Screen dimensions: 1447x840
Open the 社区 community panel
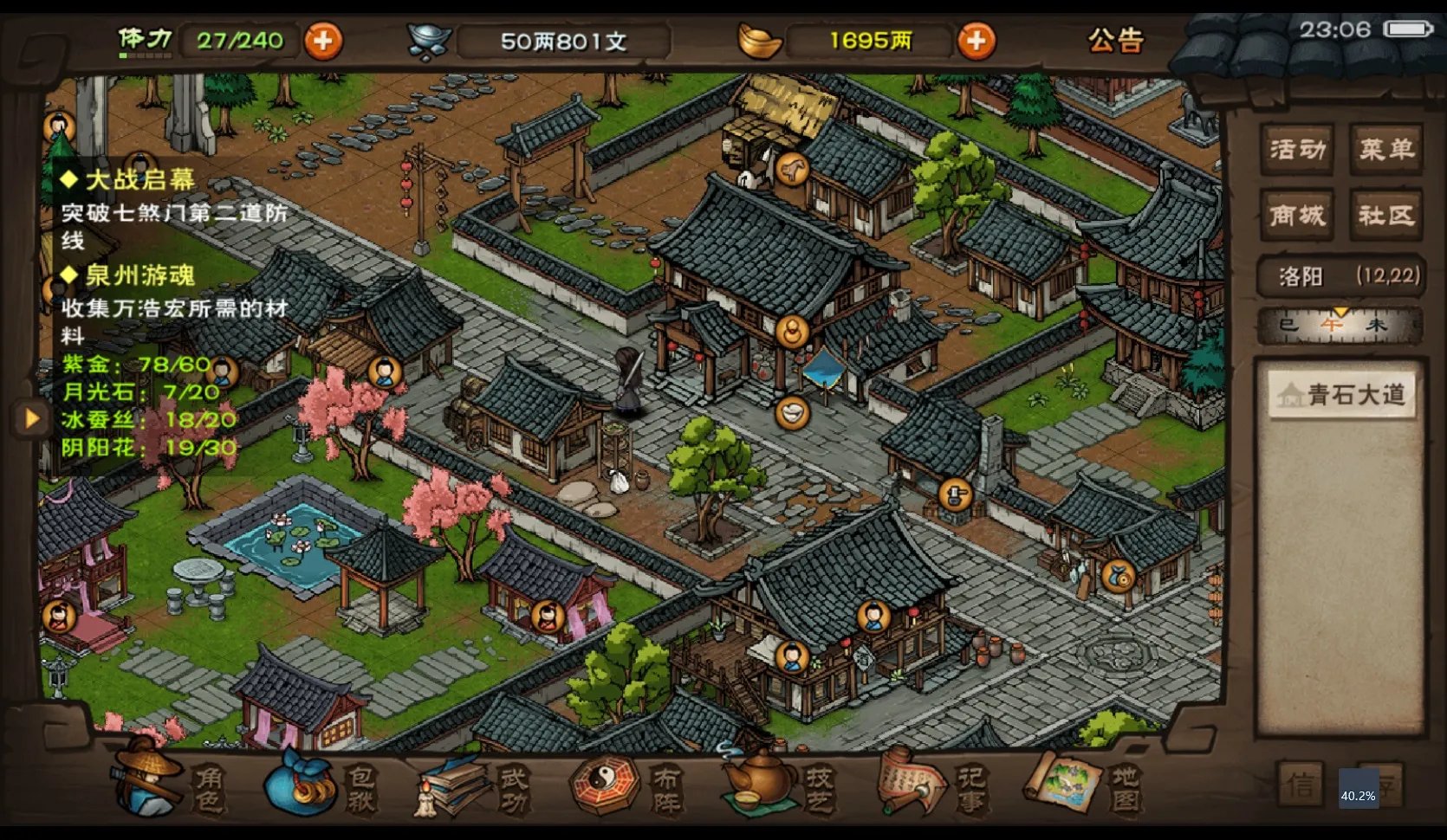pos(1385,215)
